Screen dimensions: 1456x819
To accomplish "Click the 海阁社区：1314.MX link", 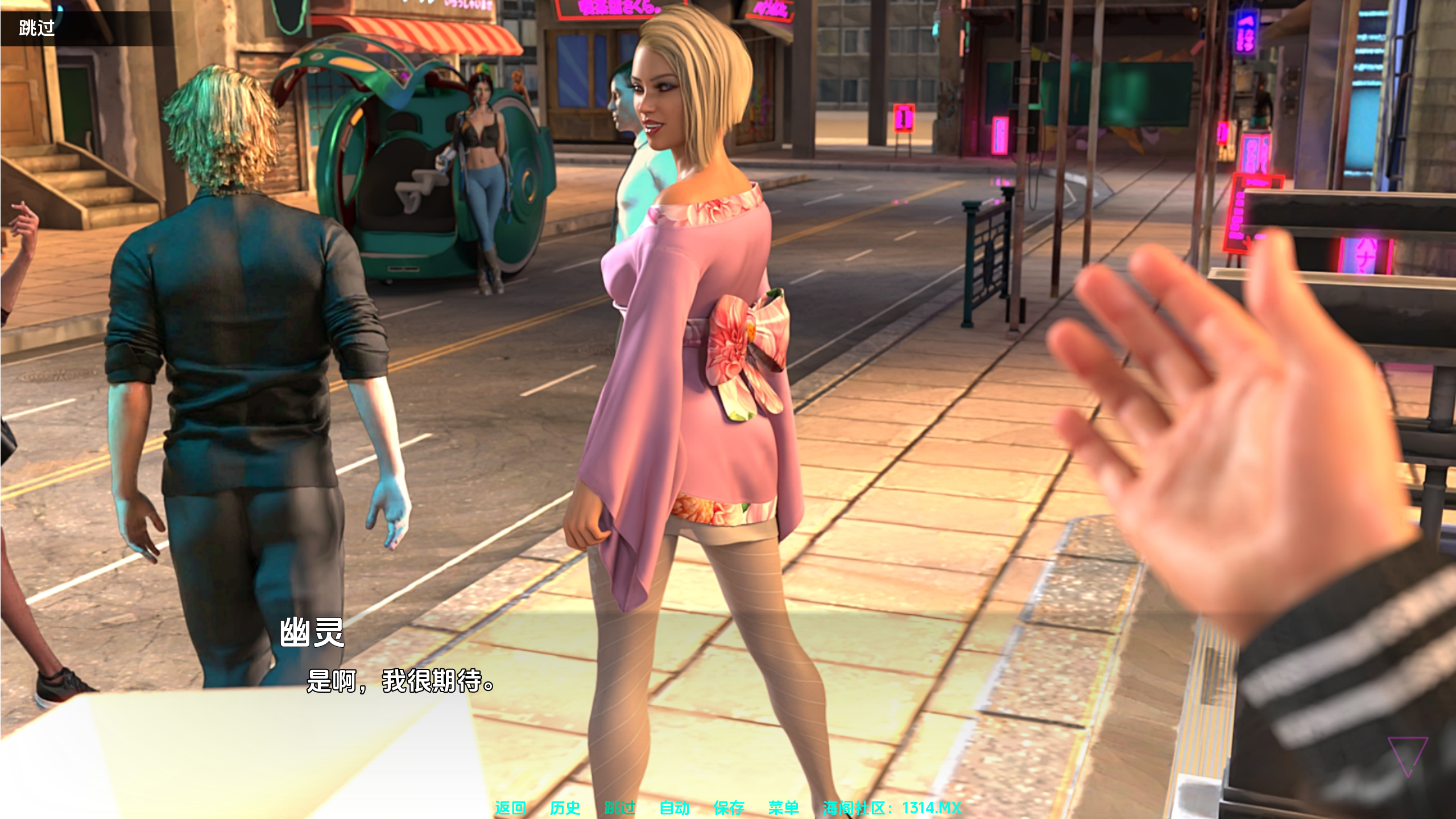I will click(x=891, y=807).
